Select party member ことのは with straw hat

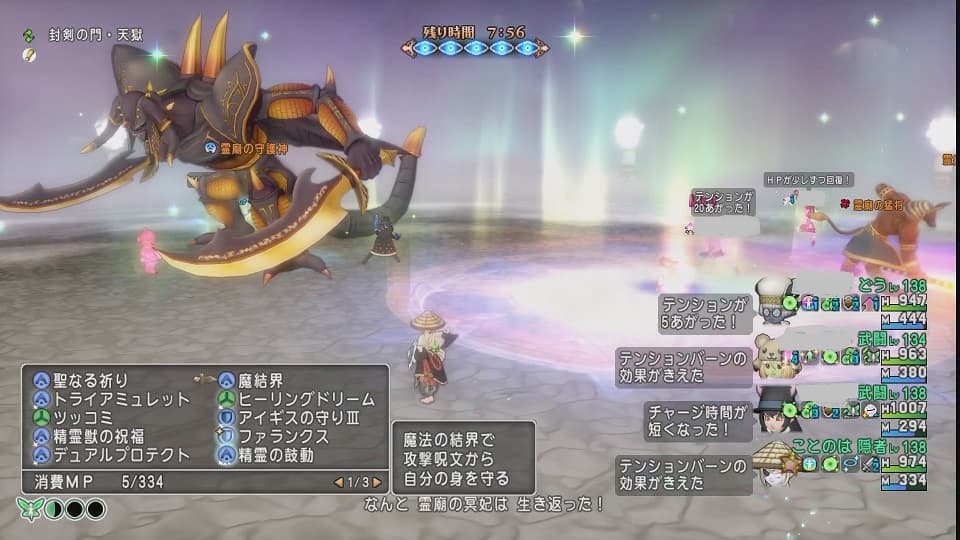click(776, 464)
